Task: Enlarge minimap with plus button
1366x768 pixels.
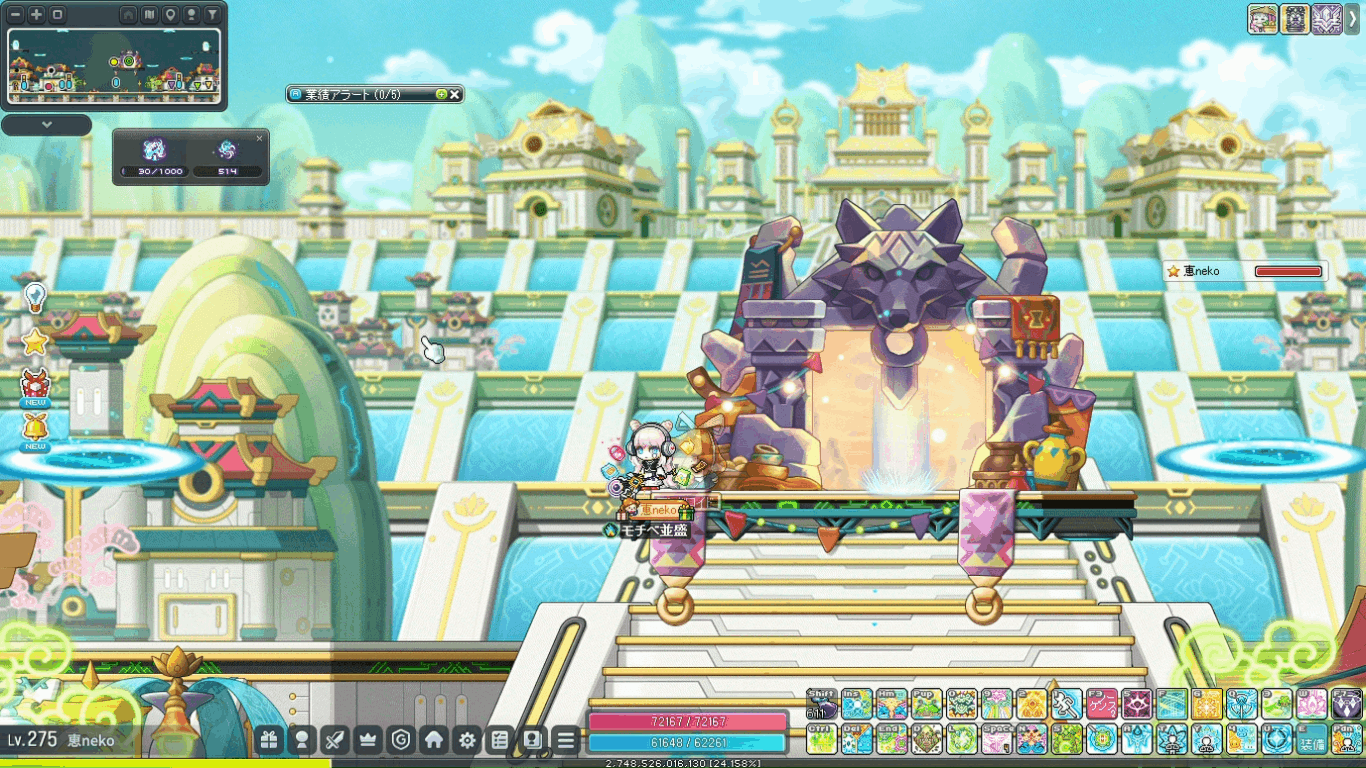Action: [37, 15]
